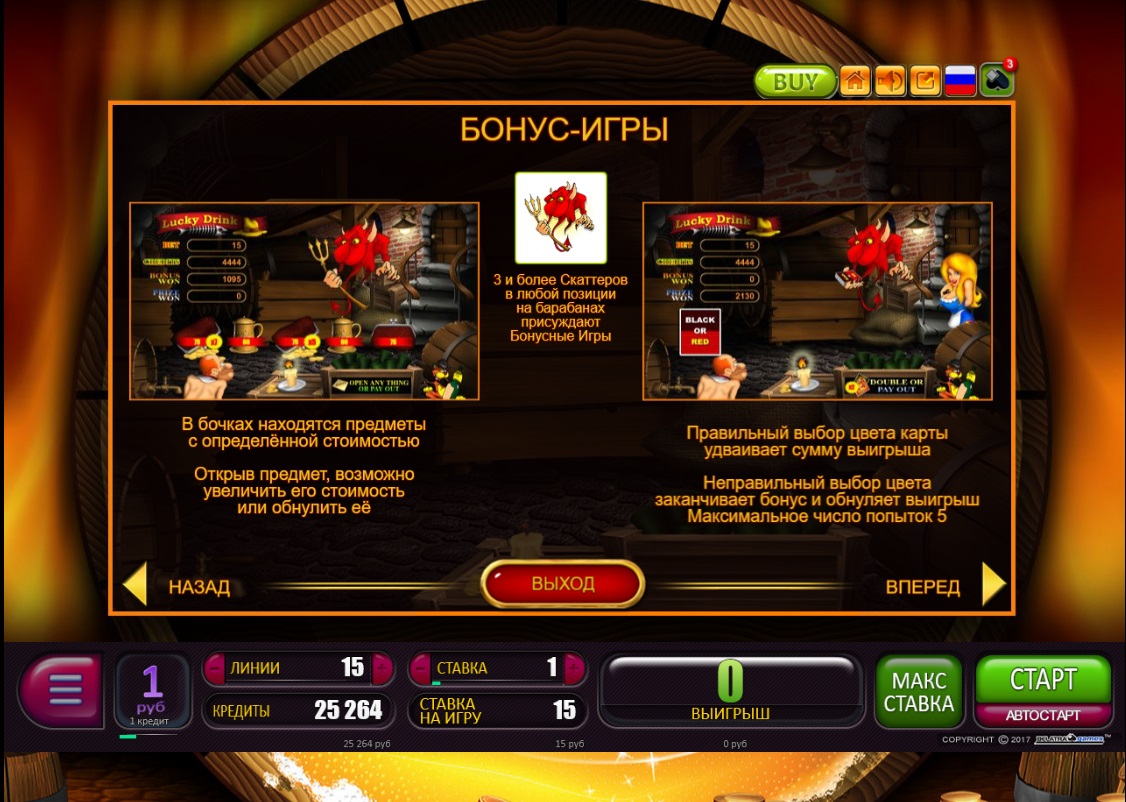Image resolution: width=1126 pixels, height=802 pixels.
Task: Go back with the НАЗАД arrow
Action: tap(135, 585)
